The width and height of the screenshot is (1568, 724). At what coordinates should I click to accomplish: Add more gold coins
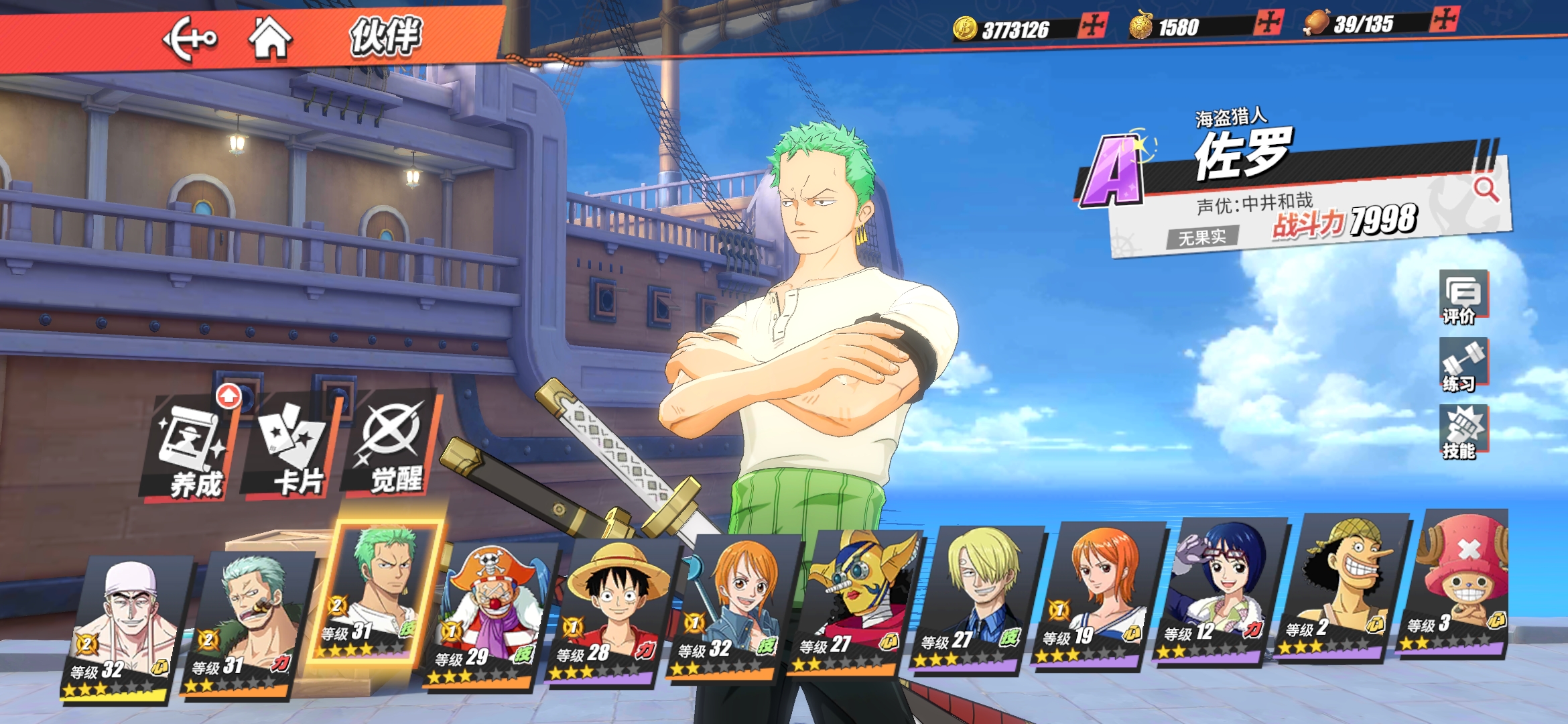(x=1093, y=26)
